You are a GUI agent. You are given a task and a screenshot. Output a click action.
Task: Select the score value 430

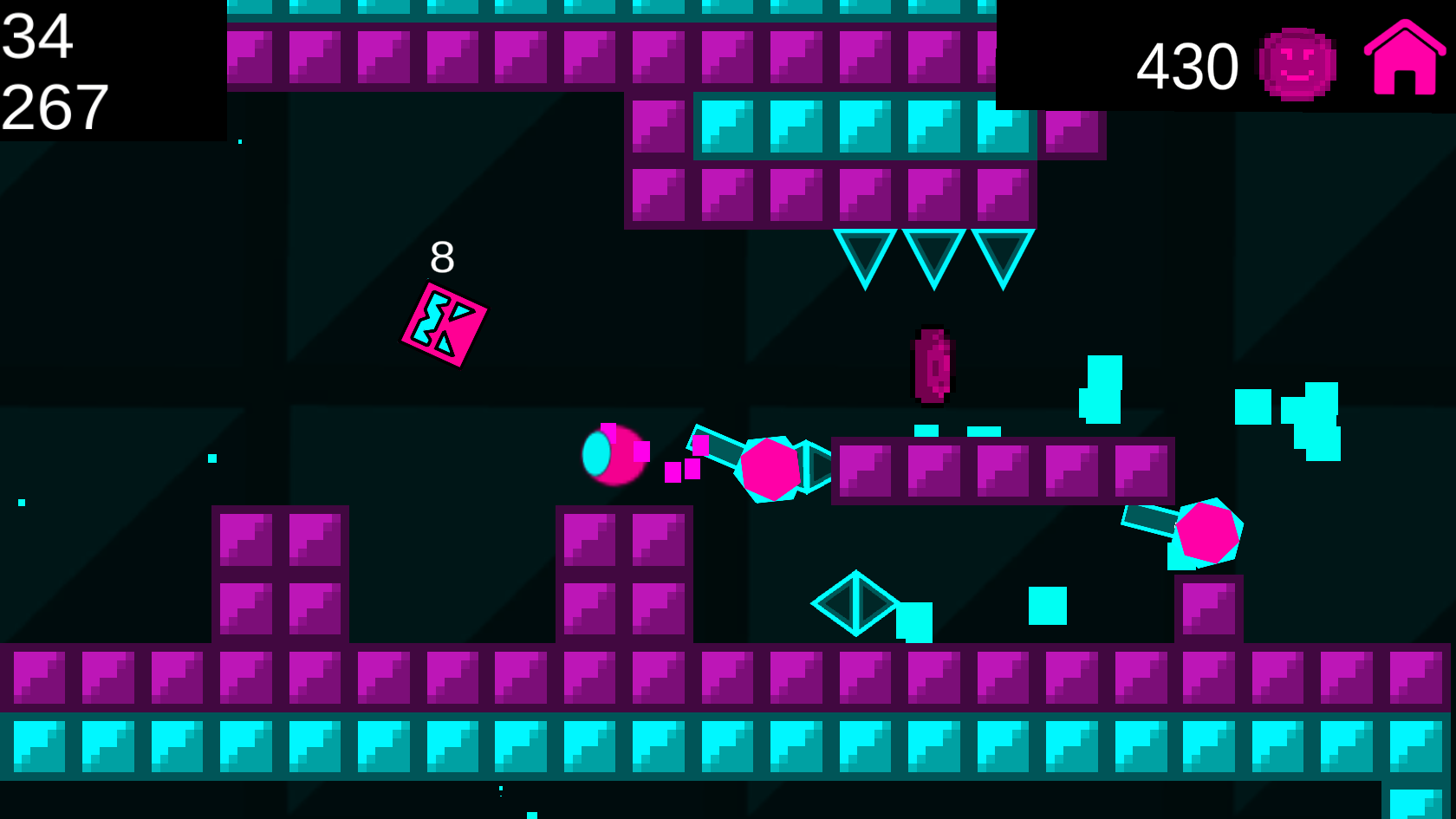tap(1189, 65)
